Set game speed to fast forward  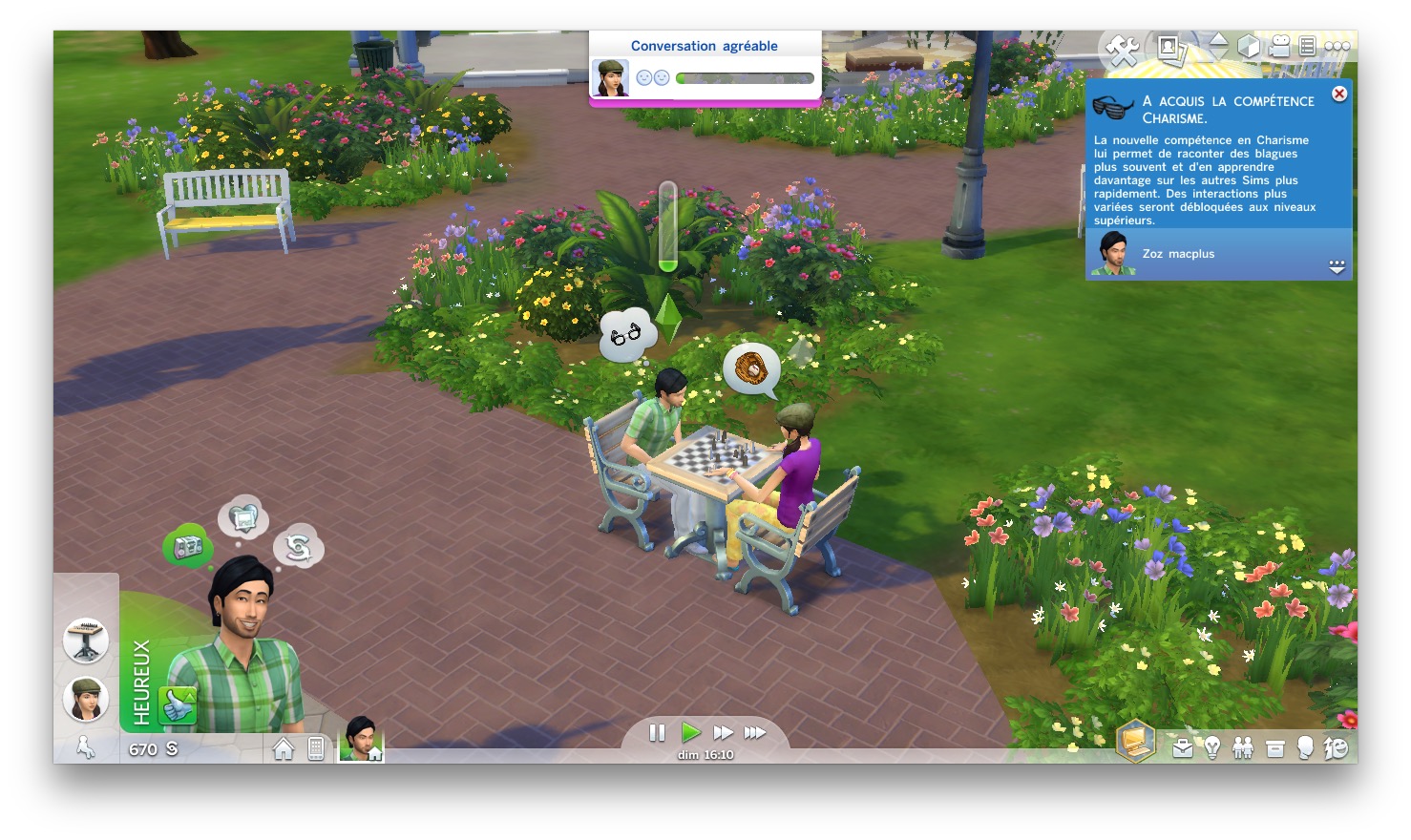724,732
